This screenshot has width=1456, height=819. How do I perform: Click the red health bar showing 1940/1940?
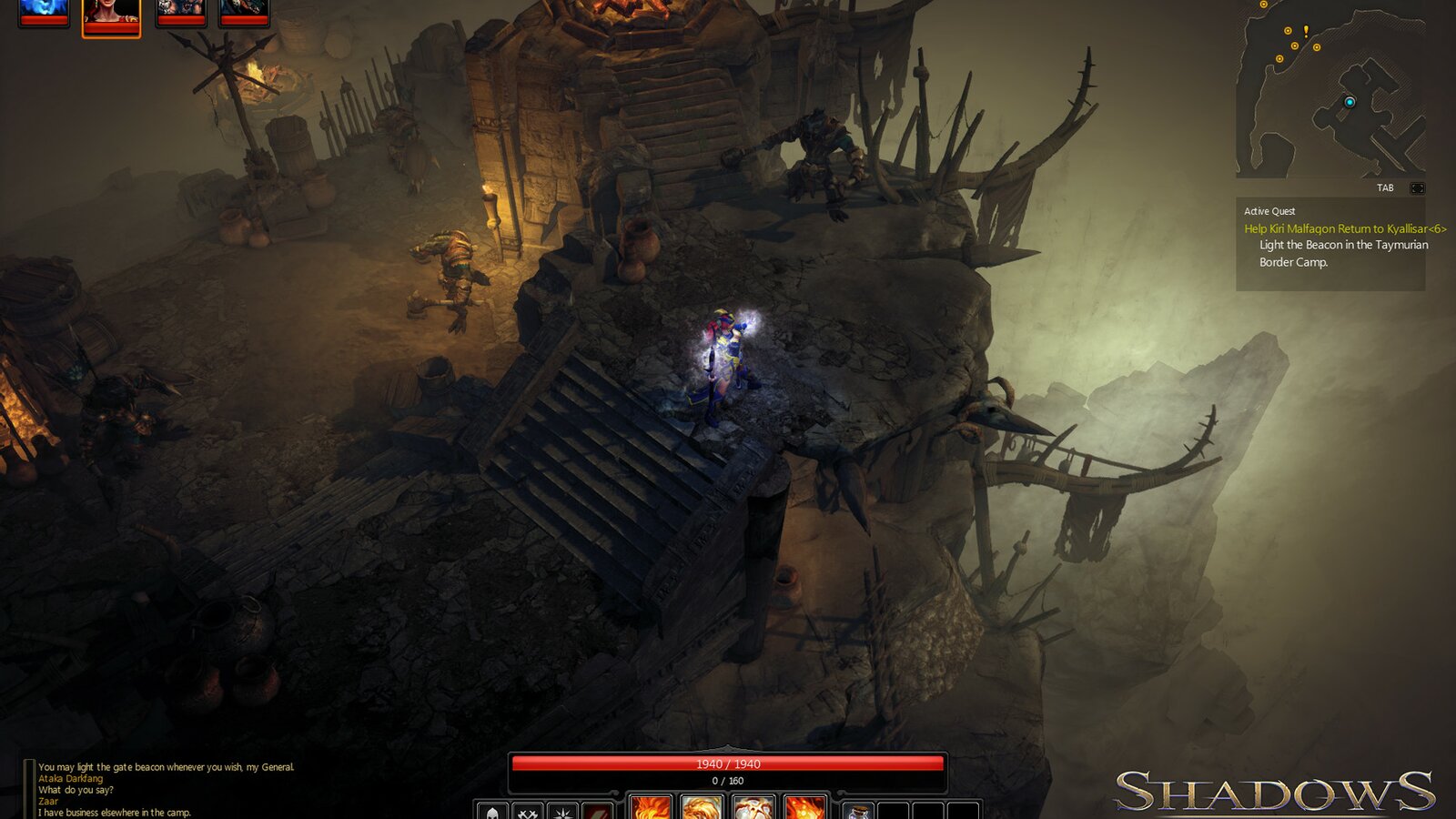(x=728, y=764)
